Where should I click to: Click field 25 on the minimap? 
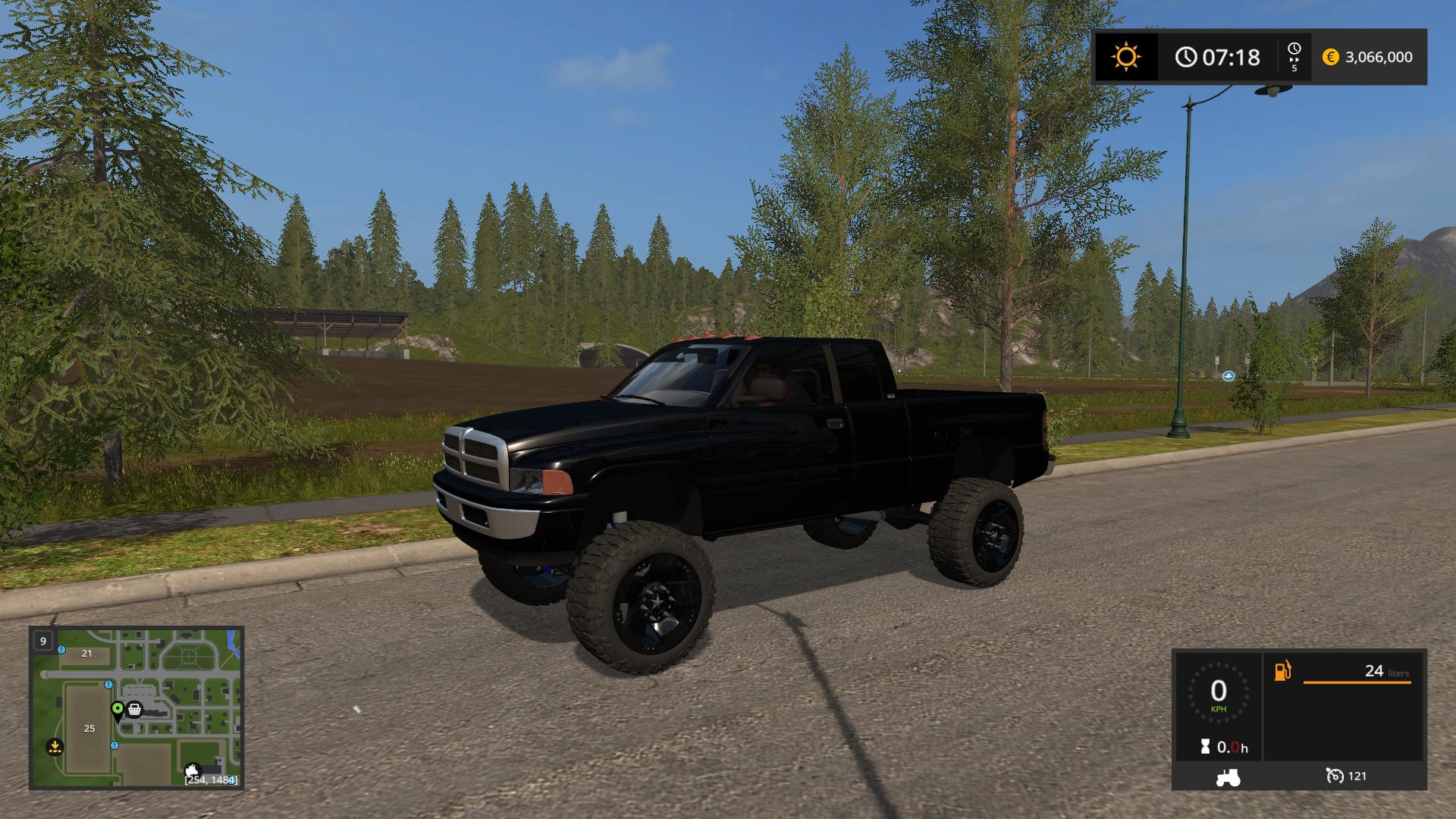(89, 728)
